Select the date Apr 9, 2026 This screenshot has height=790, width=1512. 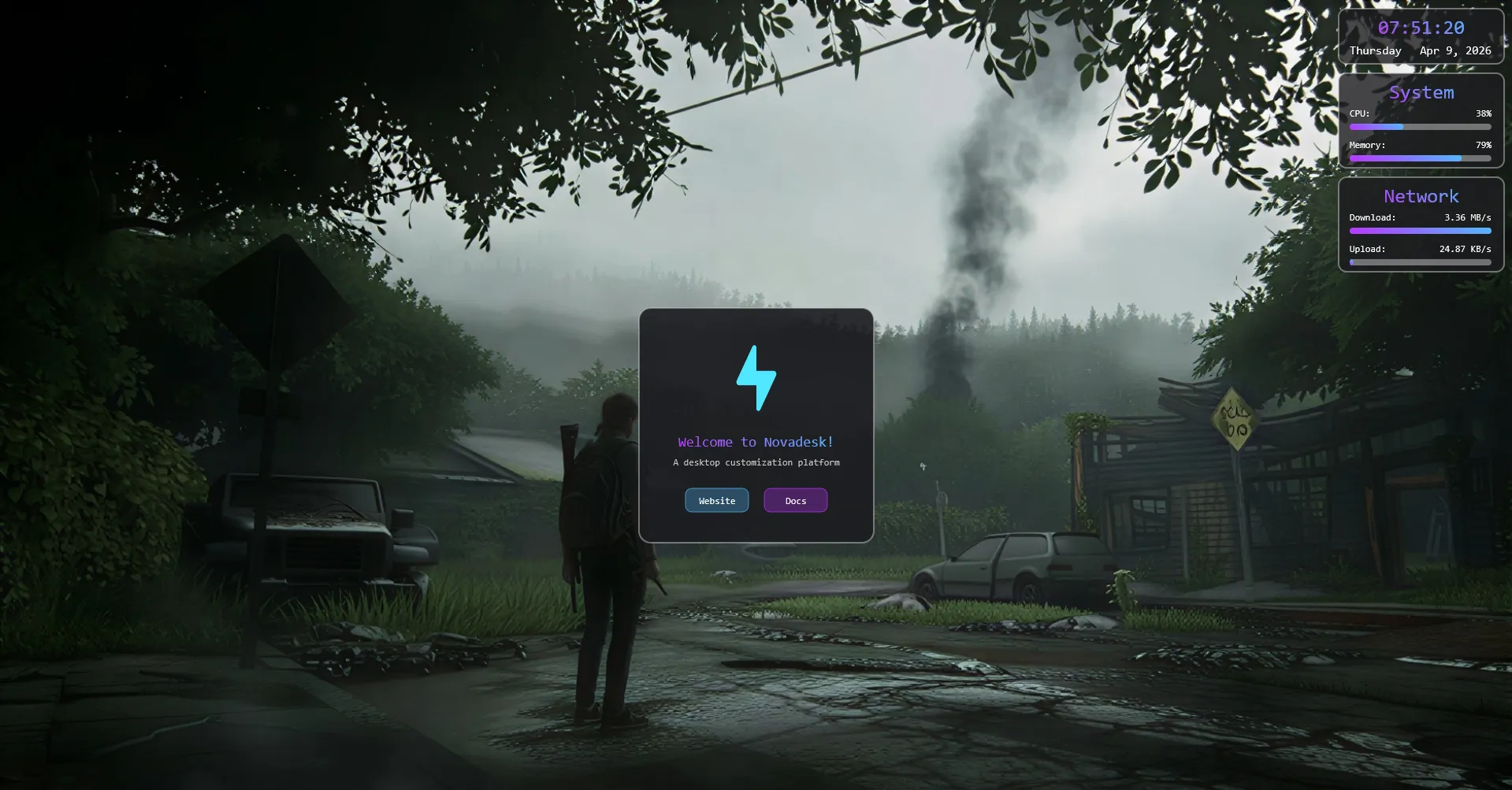point(1454,50)
